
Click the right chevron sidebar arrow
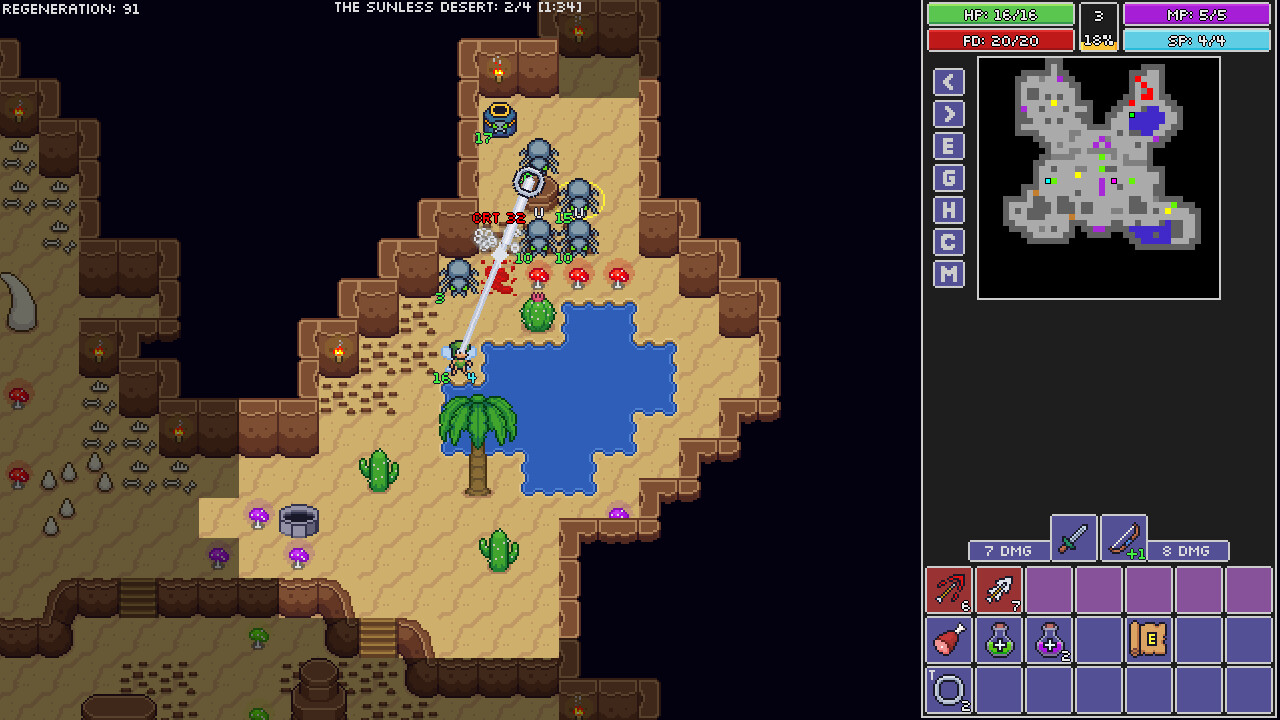pos(947,113)
